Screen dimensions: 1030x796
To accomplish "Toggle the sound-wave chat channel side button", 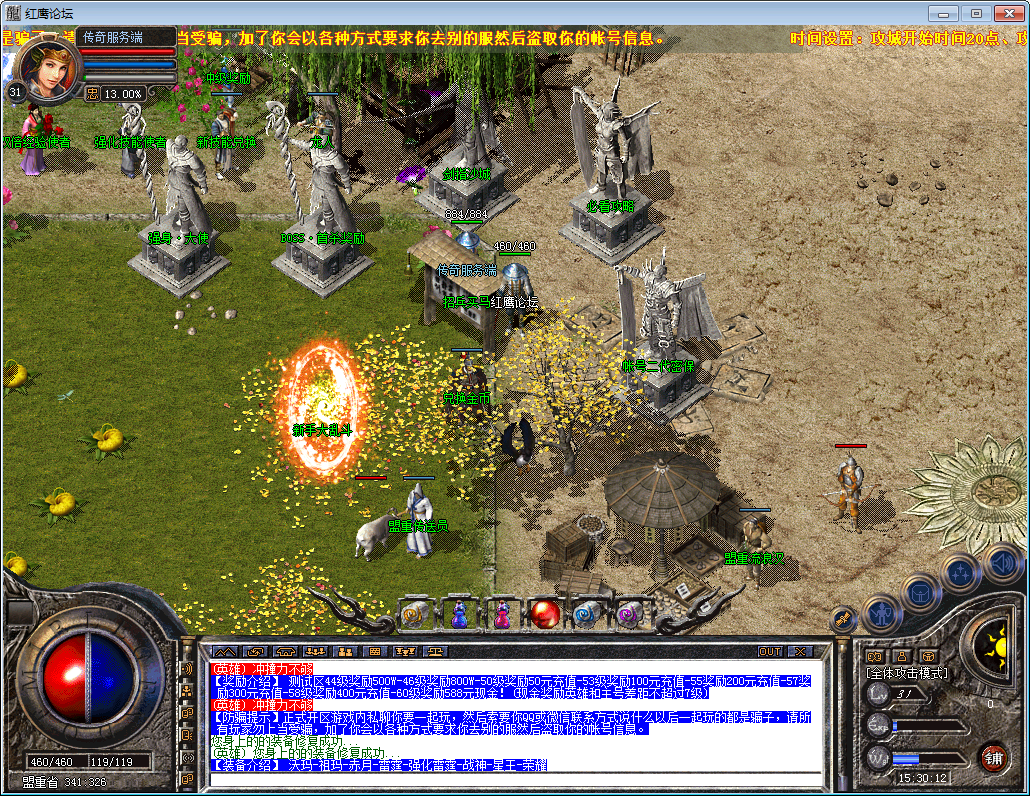I will tap(187, 668).
